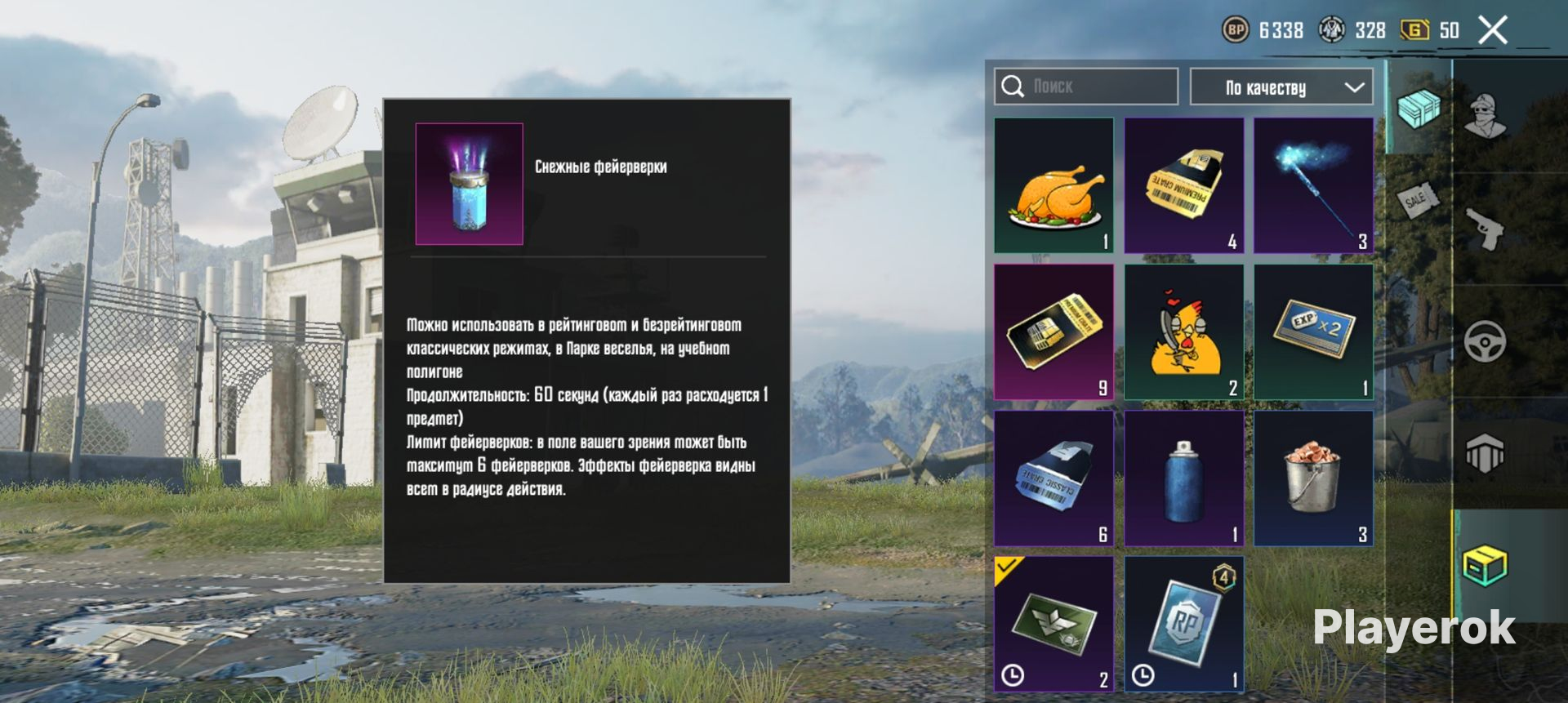The image size is (1568, 703).
Task: Select the black-gold premium coupon scrap slot
Action: coord(1053,331)
